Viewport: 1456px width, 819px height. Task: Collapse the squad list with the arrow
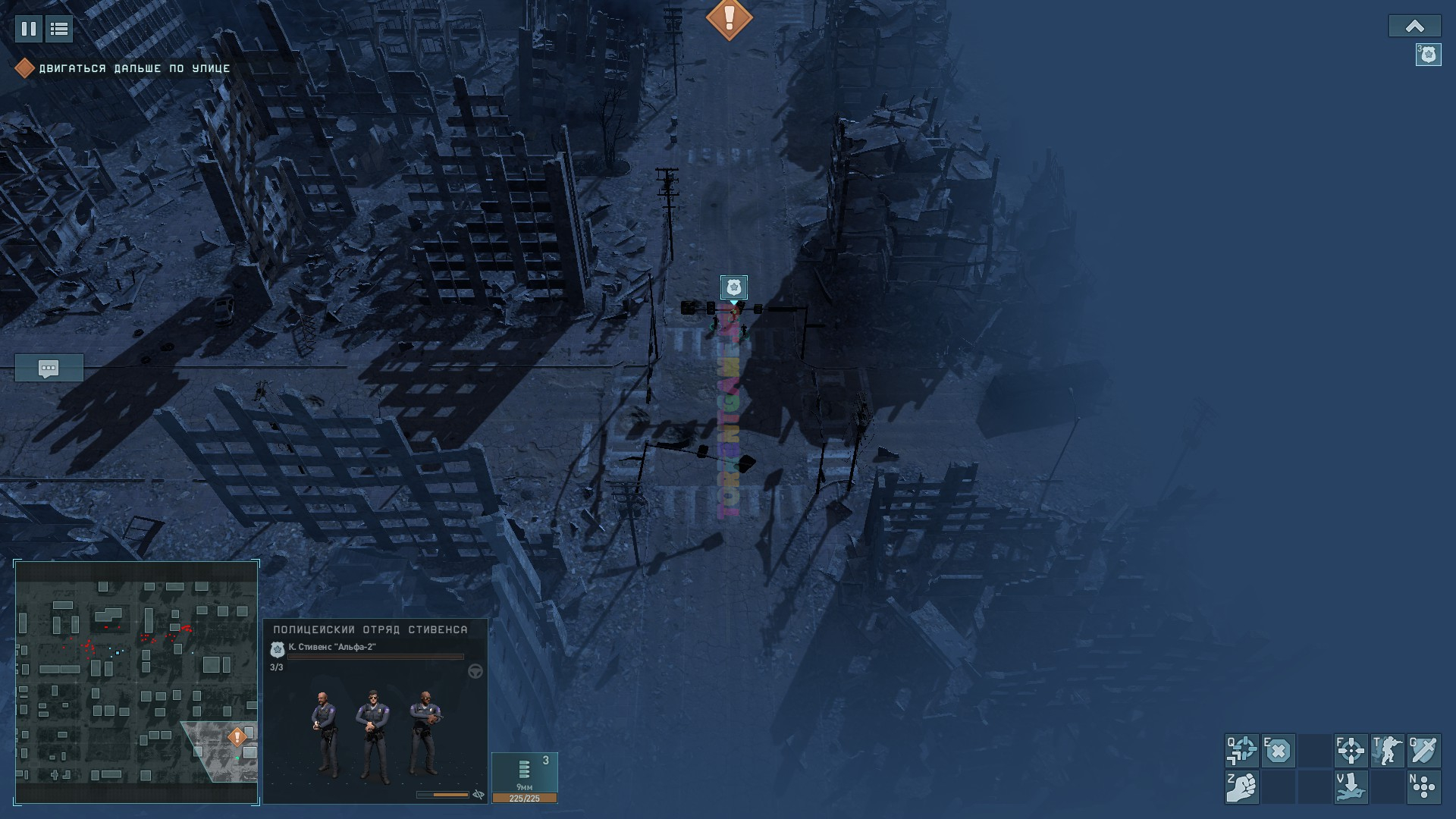(x=1414, y=27)
